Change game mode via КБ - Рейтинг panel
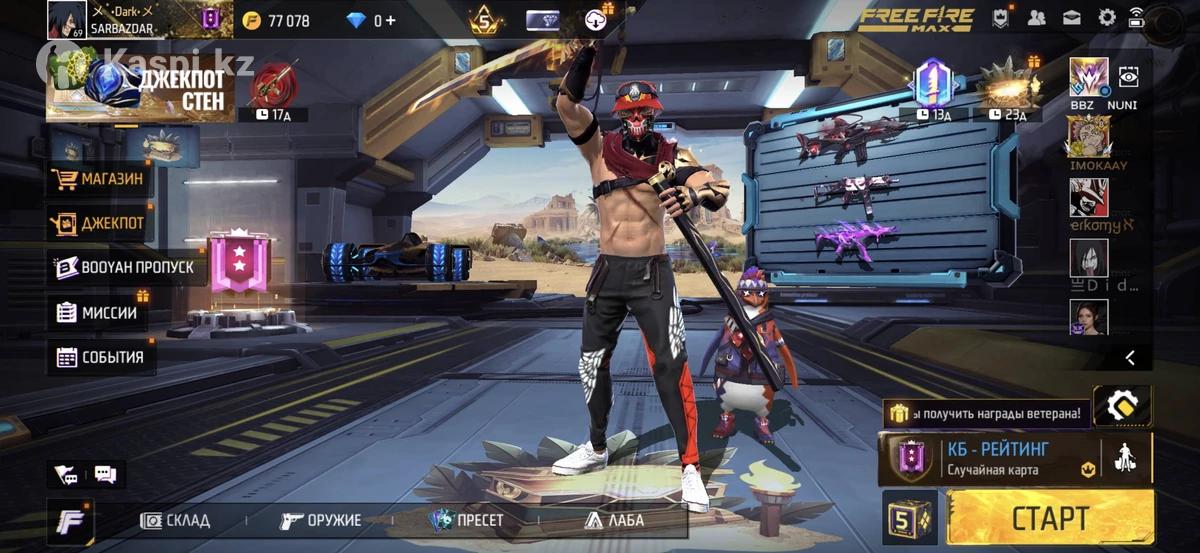1200x553 pixels. pyautogui.click(x=990, y=458)
